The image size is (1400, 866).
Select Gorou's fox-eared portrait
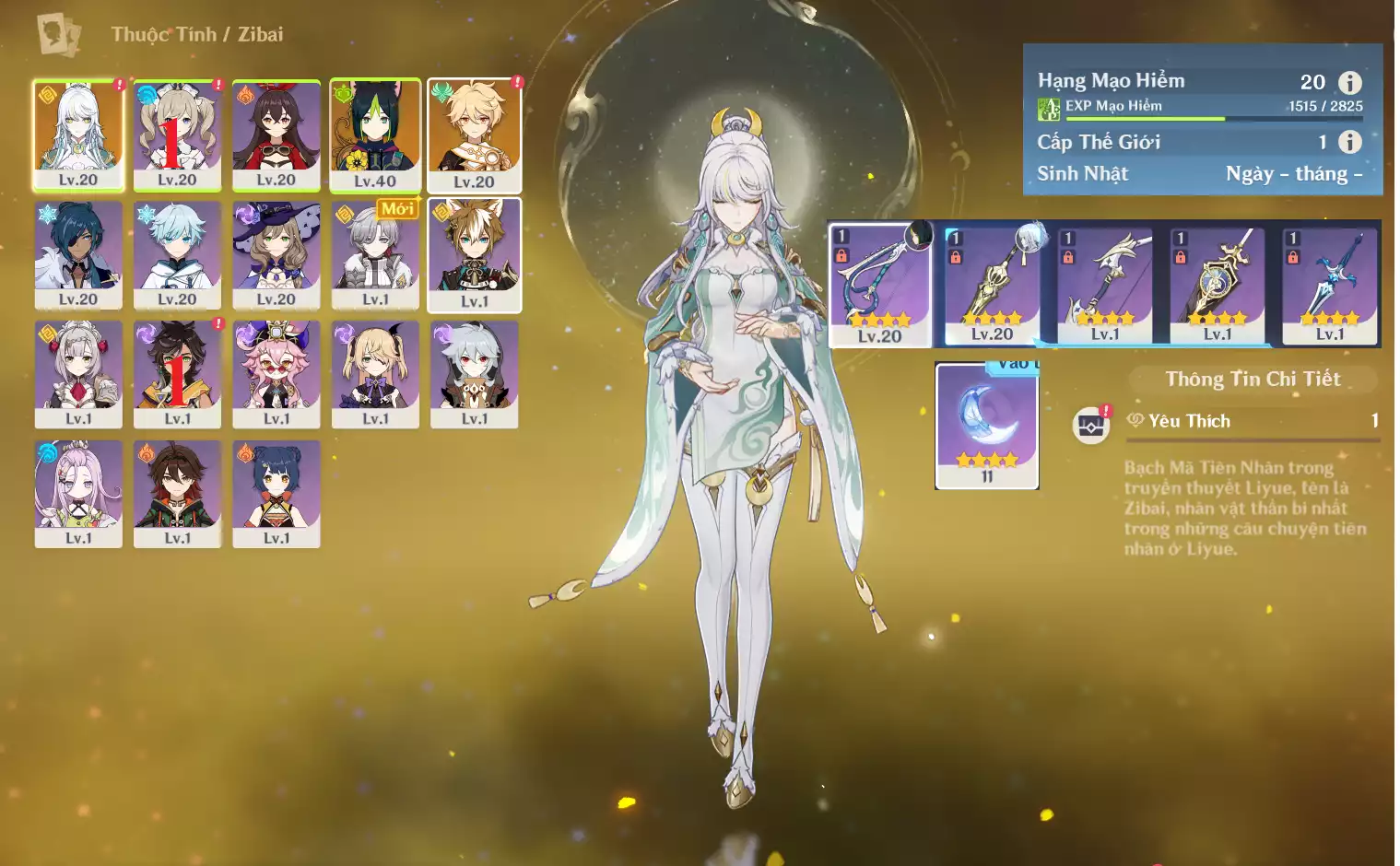click(x=474, y=254)
